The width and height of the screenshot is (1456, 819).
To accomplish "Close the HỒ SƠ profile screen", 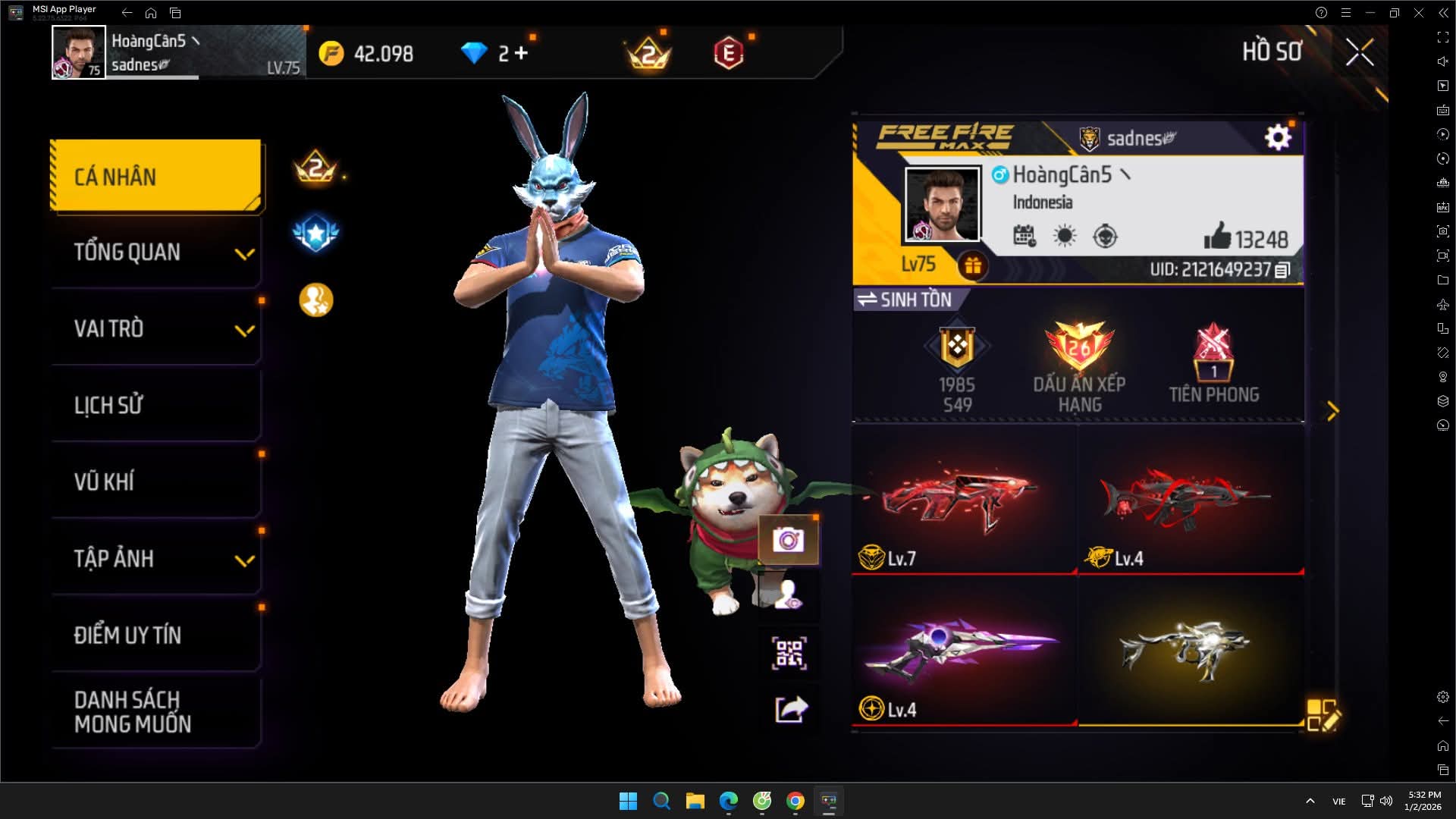I will (x=1359, y=52).
